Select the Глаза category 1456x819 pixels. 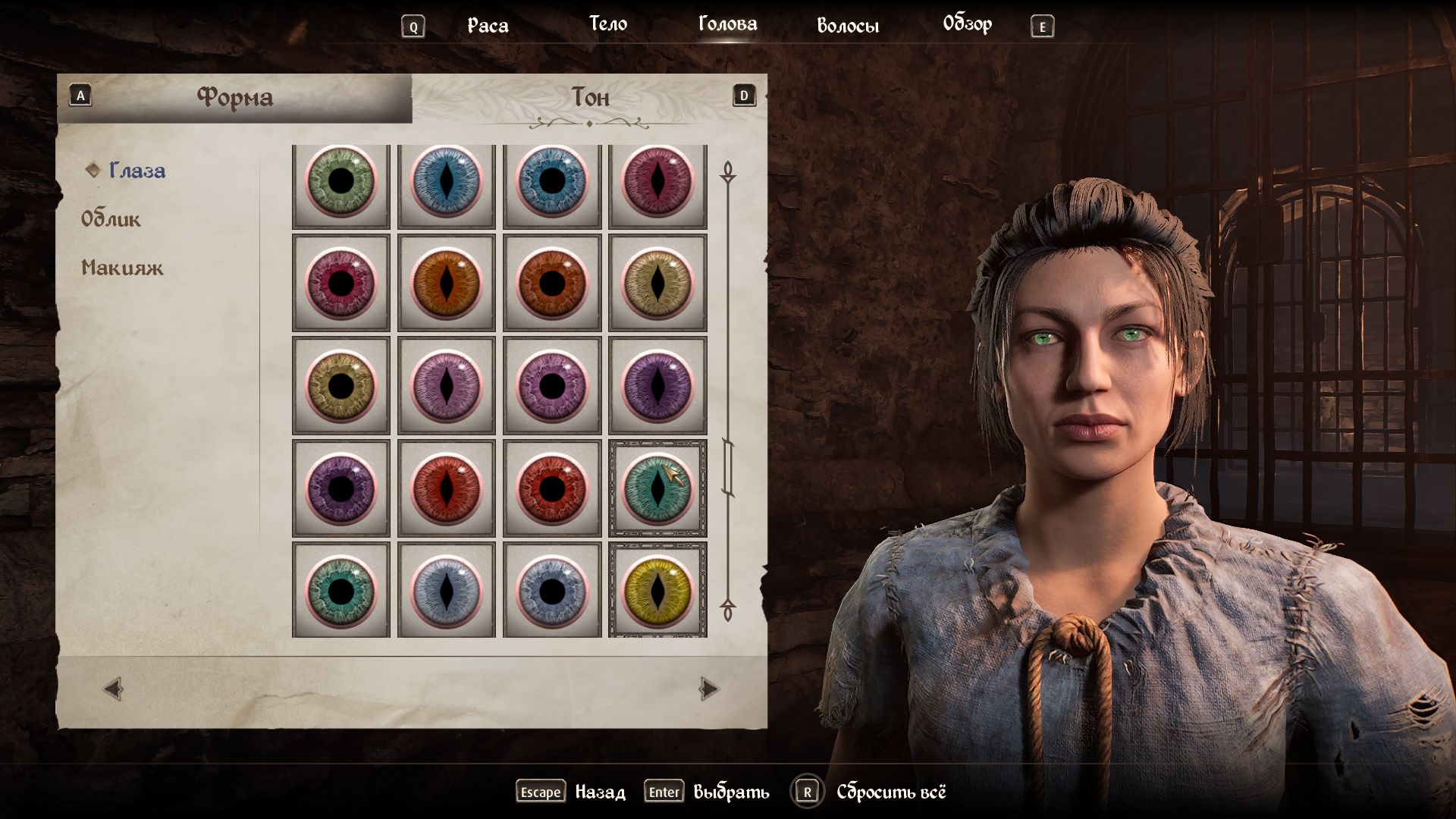(136, 171)
